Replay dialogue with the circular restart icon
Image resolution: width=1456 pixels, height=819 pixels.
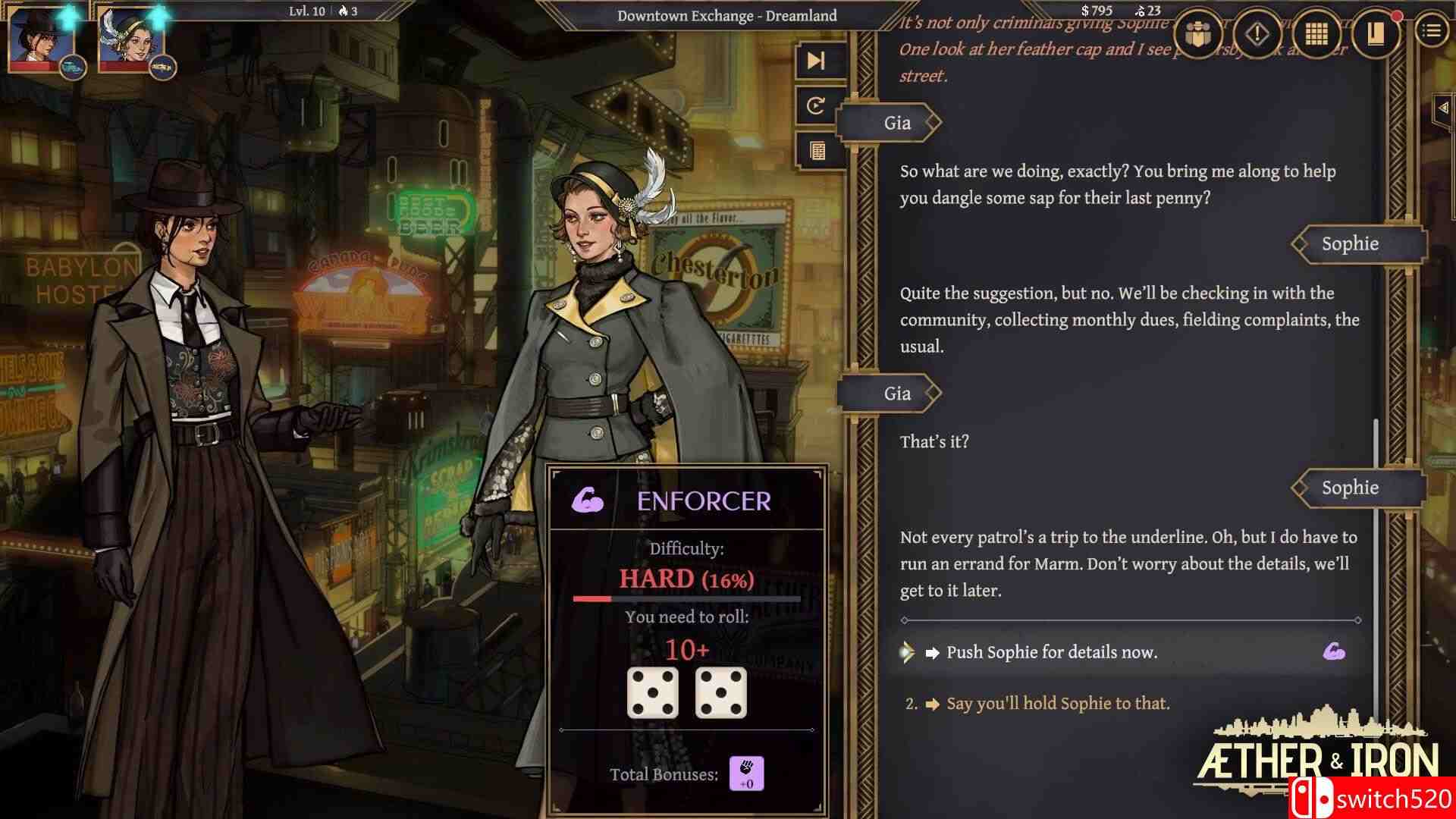tap(815, 106)
